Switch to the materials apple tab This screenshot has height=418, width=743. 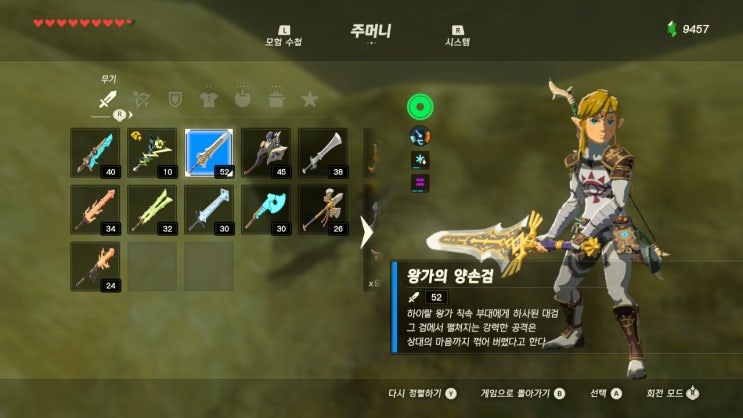pyautogui.click(x=242, y=99)
